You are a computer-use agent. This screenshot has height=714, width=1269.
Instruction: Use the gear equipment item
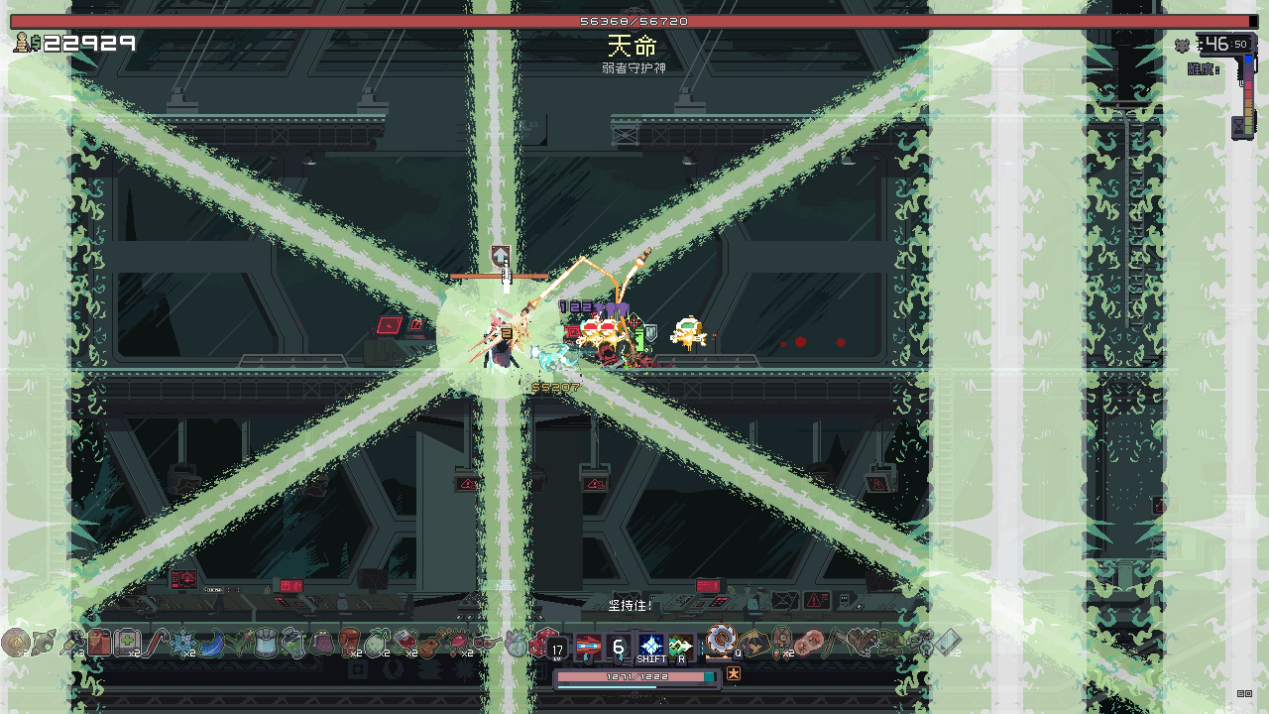(721, 640)
